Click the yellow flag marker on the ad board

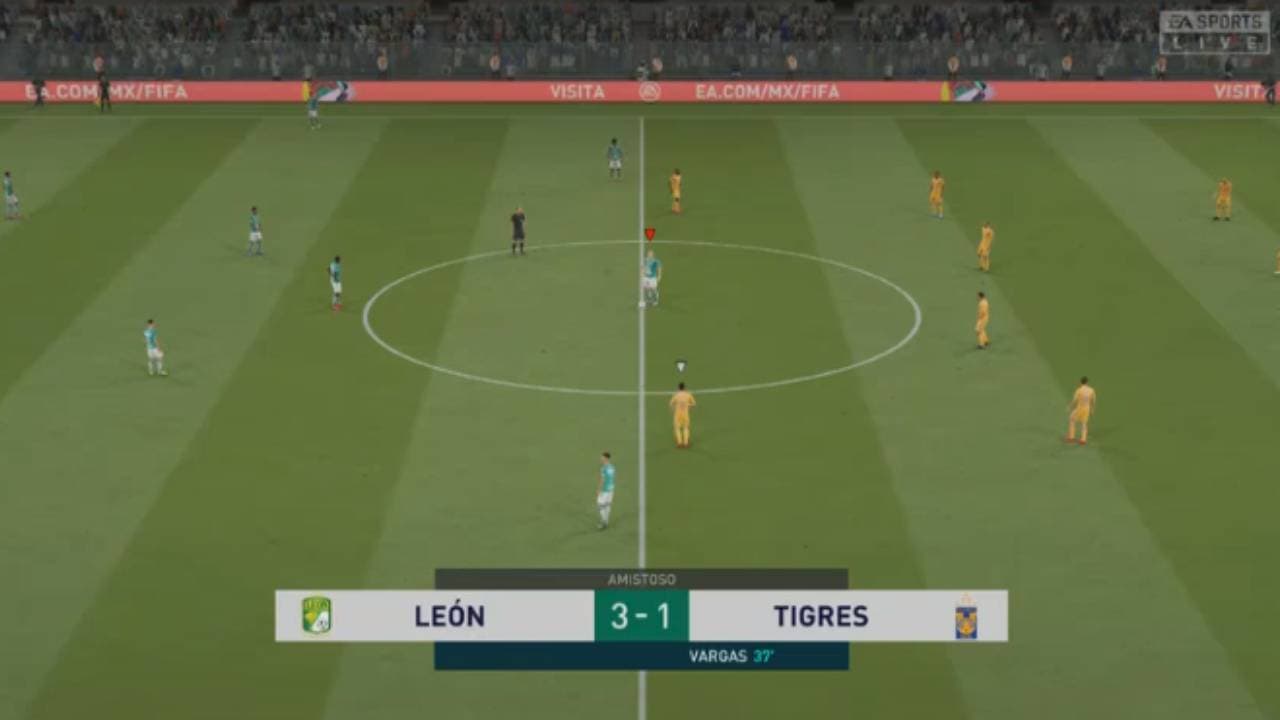[944, 90]
